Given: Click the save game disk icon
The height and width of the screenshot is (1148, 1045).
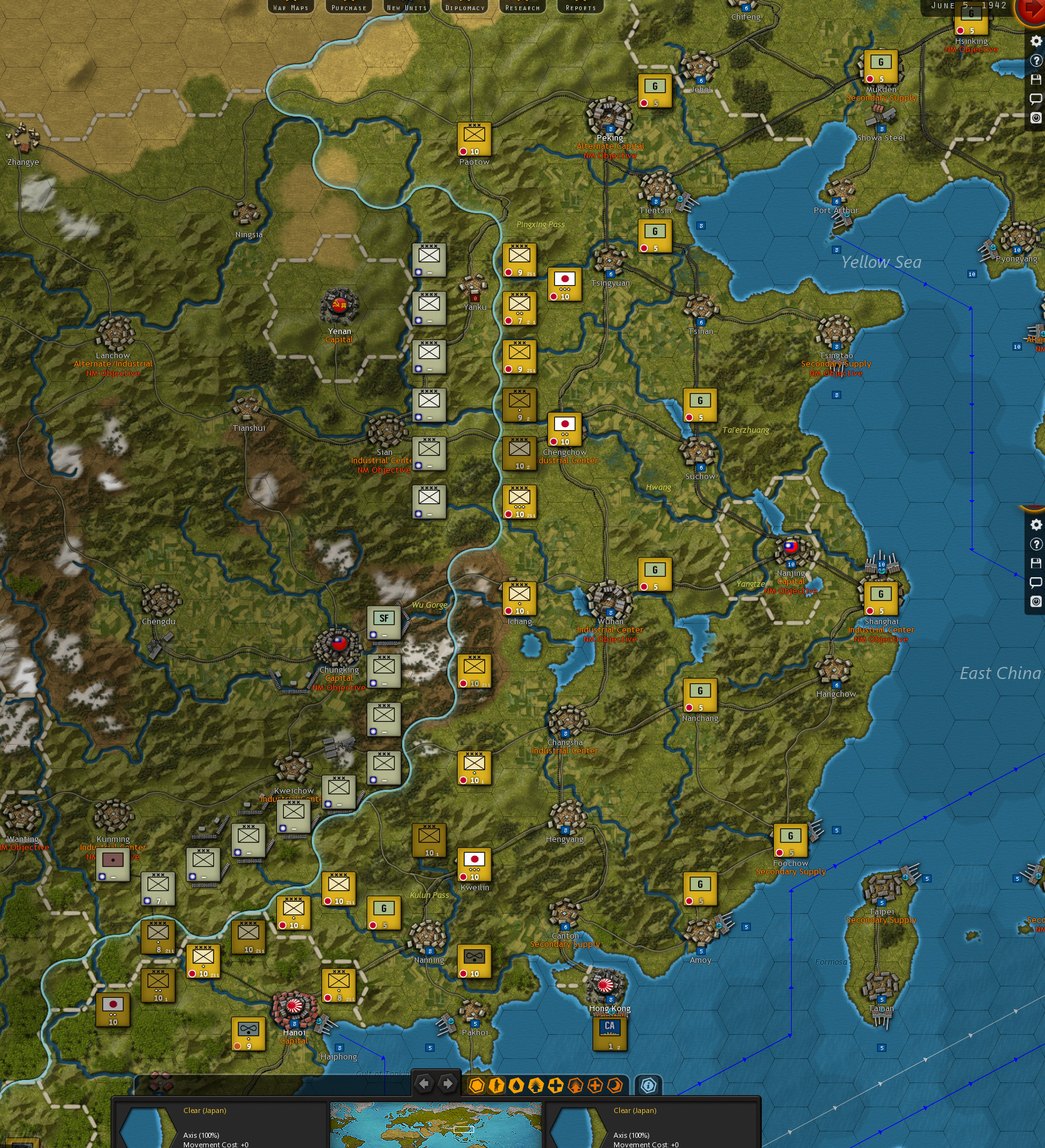Looking at the screenshot, I should point(1036,80).
